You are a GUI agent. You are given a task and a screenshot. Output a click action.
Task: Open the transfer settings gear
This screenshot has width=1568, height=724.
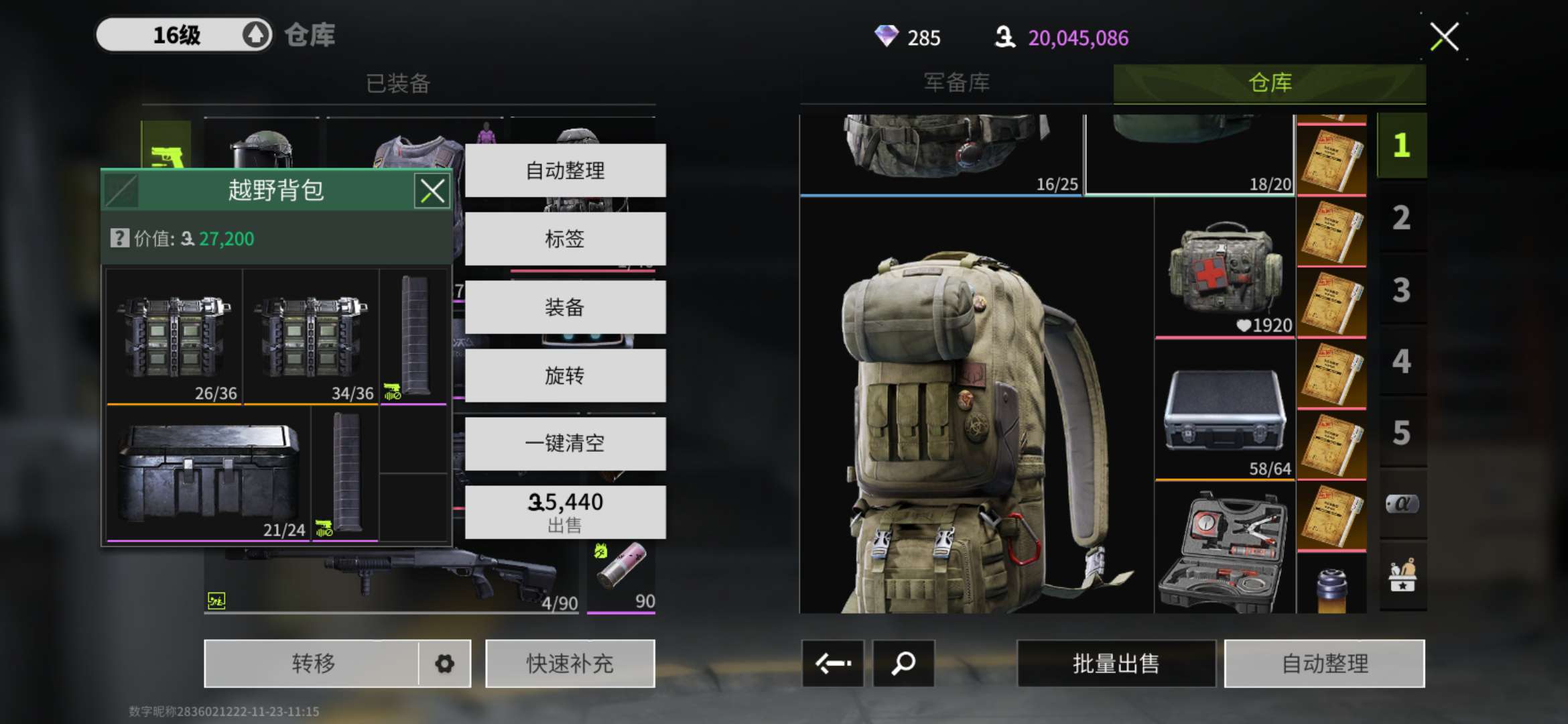(x=444, y=664)
